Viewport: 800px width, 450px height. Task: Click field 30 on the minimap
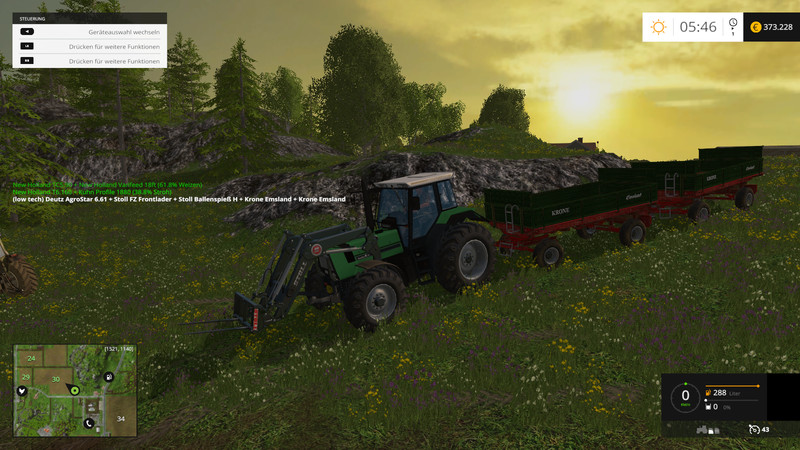pos(56,379)
